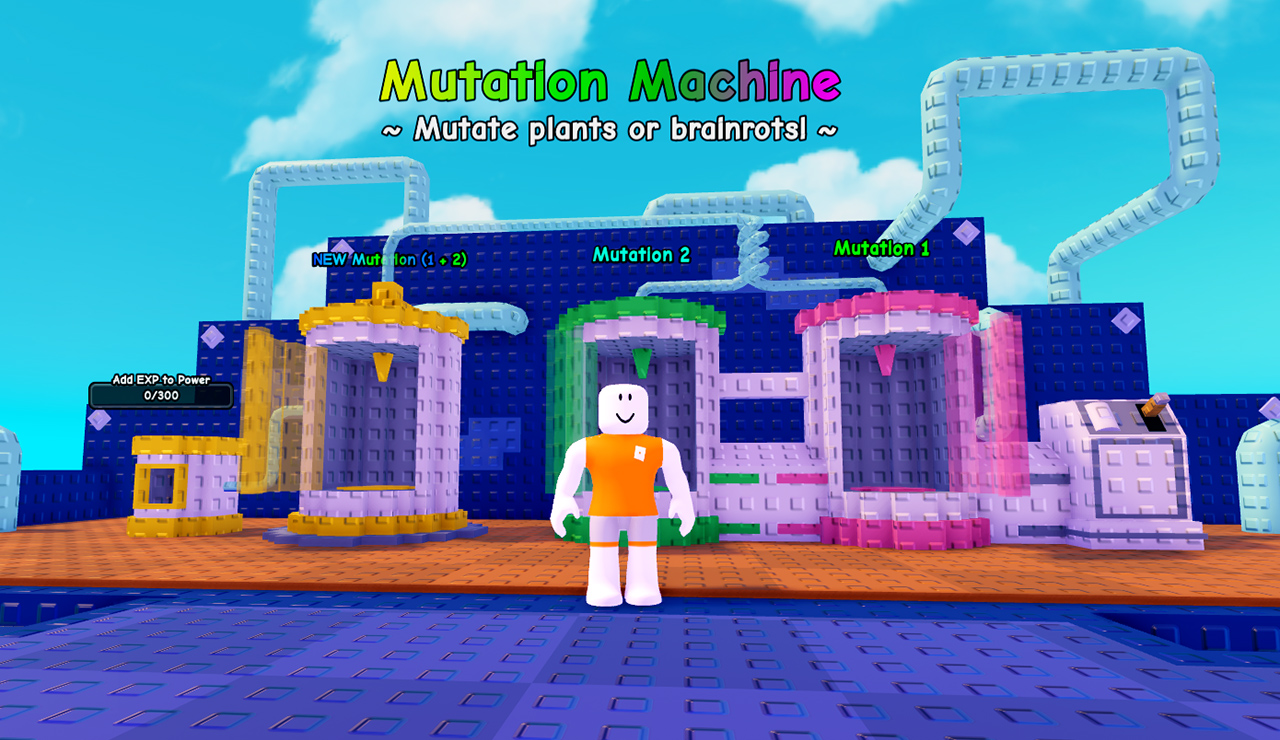Viewport: 1280px width, 740px height.
Task: Click the Add EXP to Power progress bar
Action: [162, 396]
